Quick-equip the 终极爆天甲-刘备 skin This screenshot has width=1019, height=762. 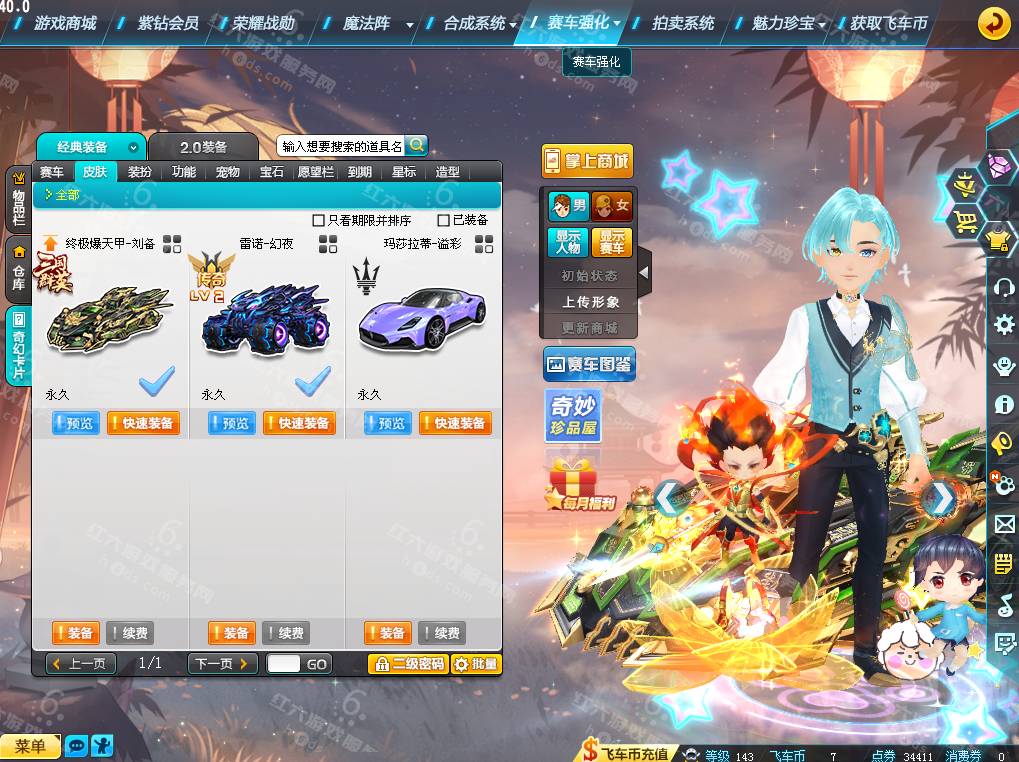[x=141, y=424]
